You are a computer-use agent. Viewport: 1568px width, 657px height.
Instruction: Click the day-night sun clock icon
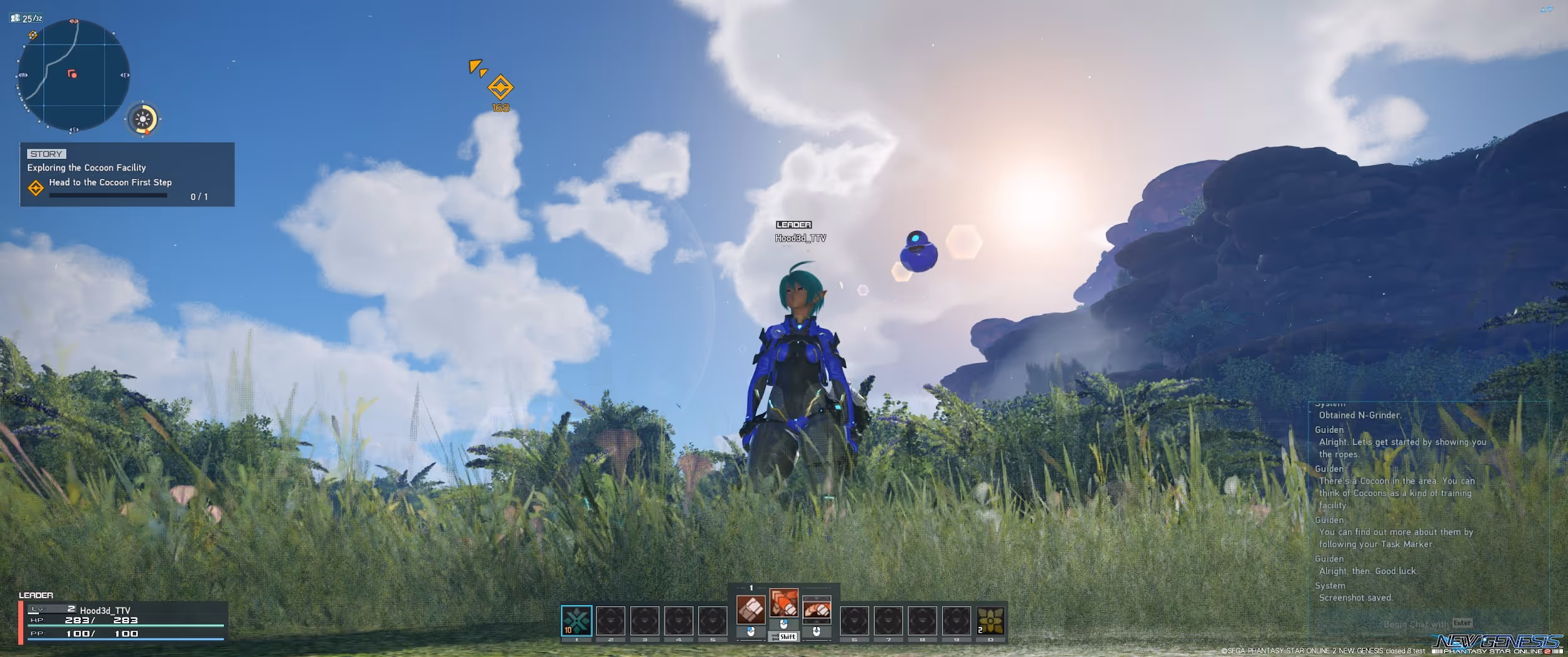tap(143, 119)
